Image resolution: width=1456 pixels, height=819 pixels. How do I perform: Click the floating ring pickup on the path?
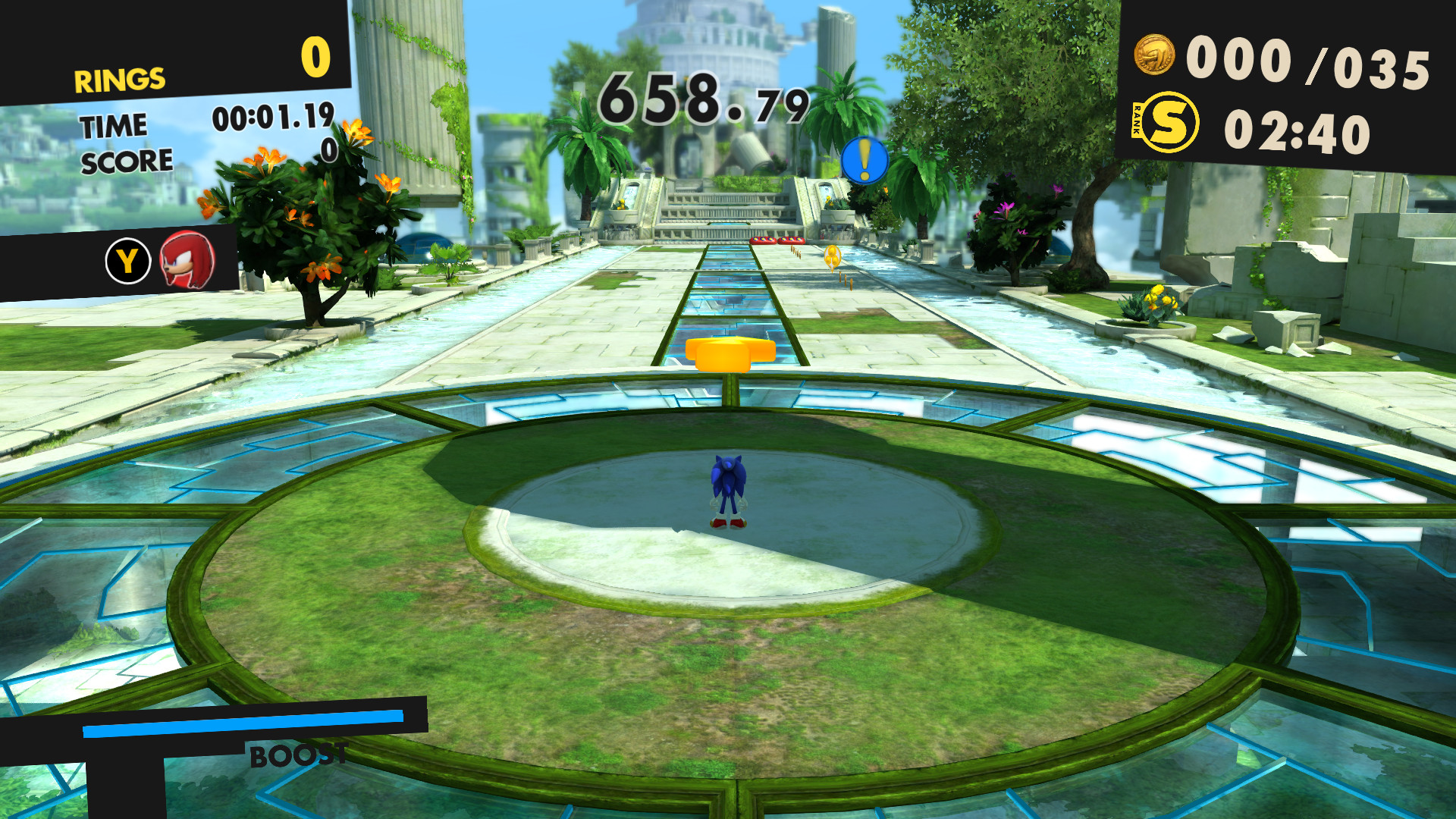[x=832, y=256]
